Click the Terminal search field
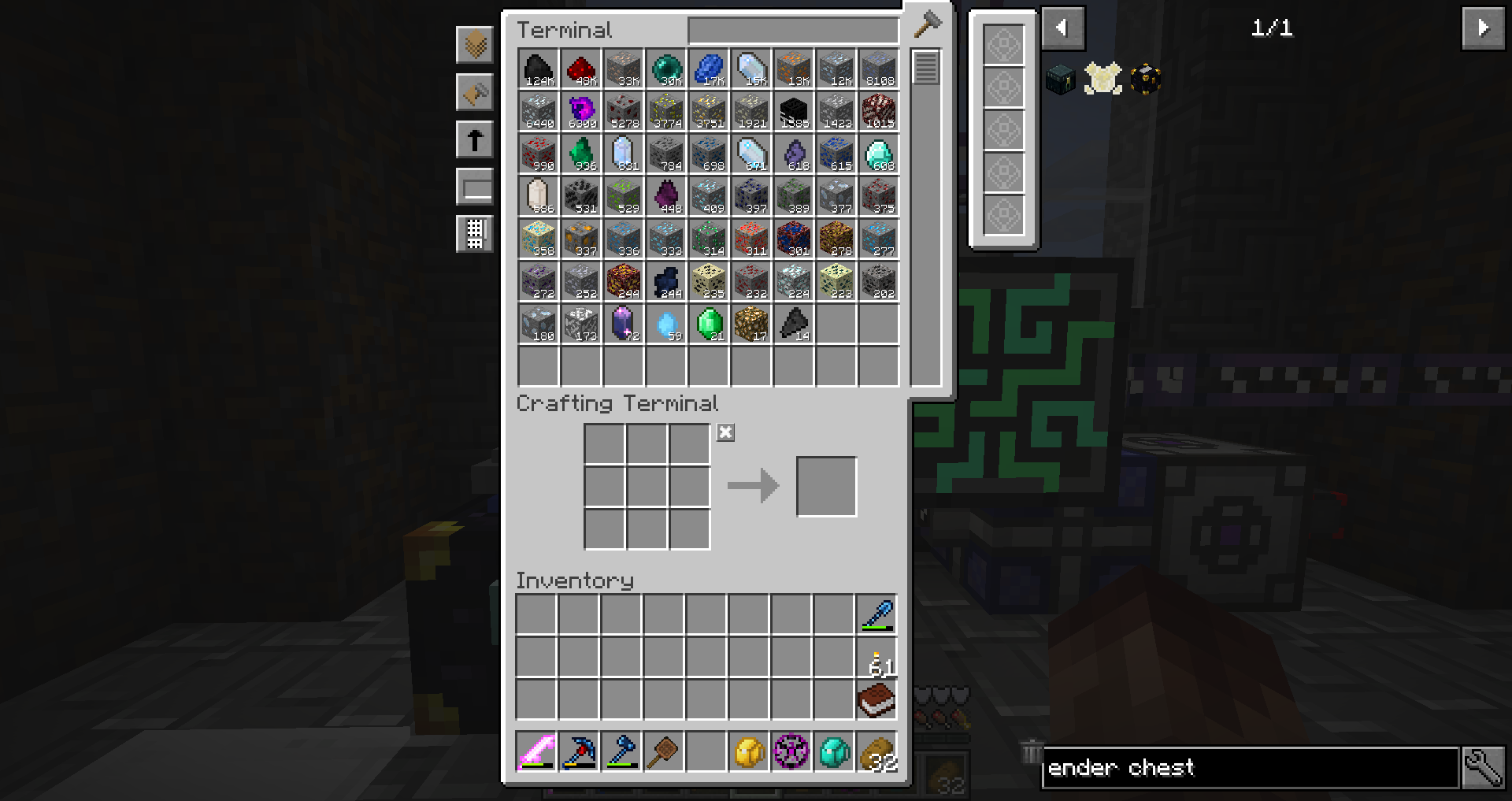This screenshot has width=1512, height=801. (792, 31)
